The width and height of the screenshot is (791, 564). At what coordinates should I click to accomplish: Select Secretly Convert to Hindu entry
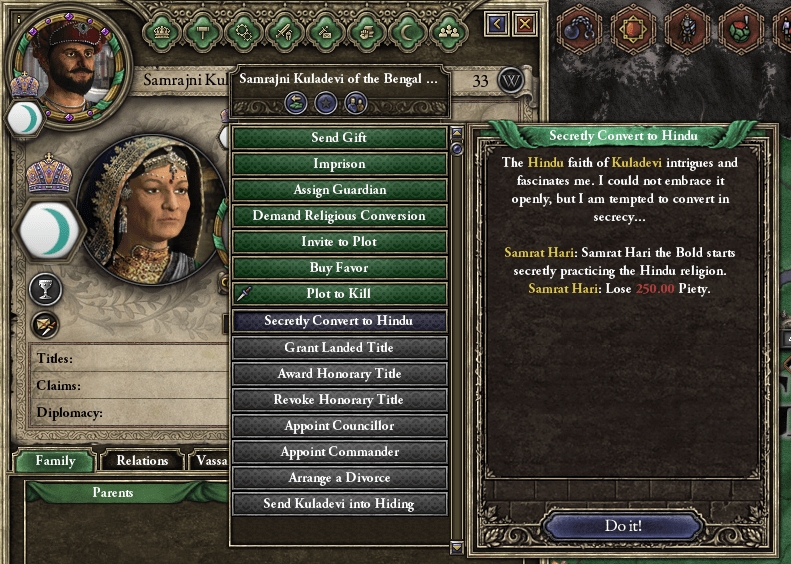click(339, 321)
